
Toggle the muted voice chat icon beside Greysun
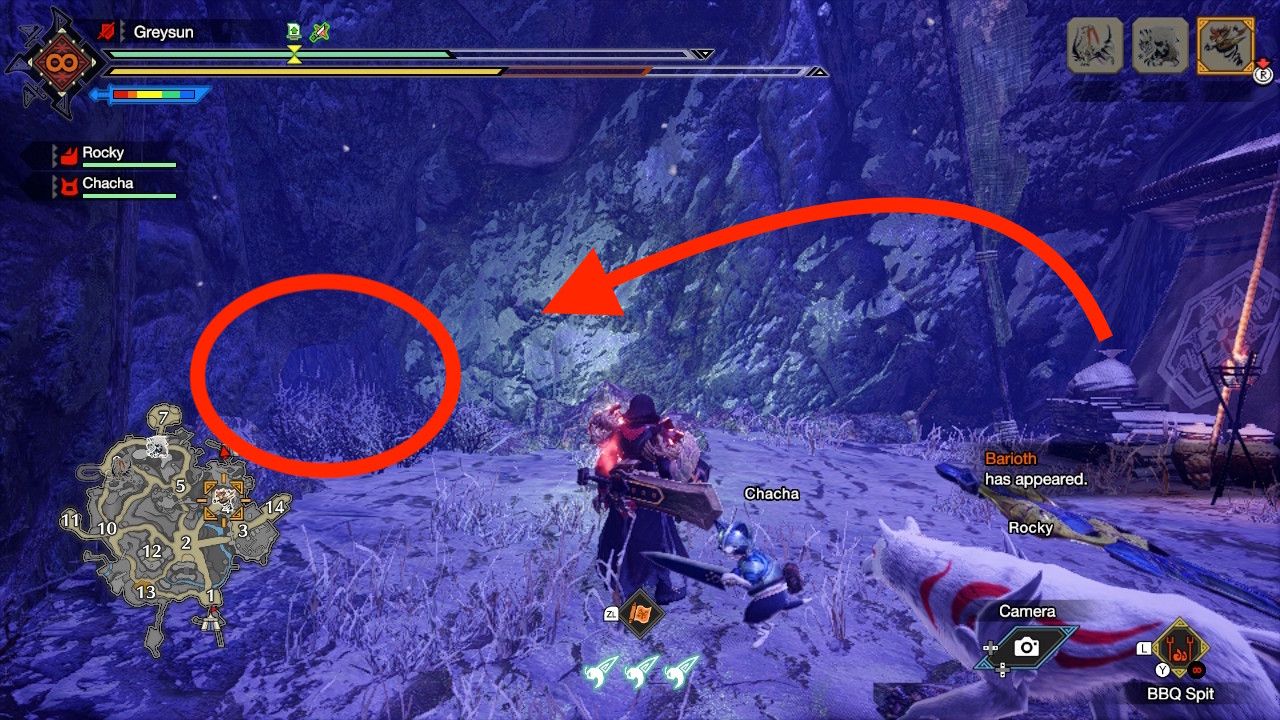tap(107, 31)
